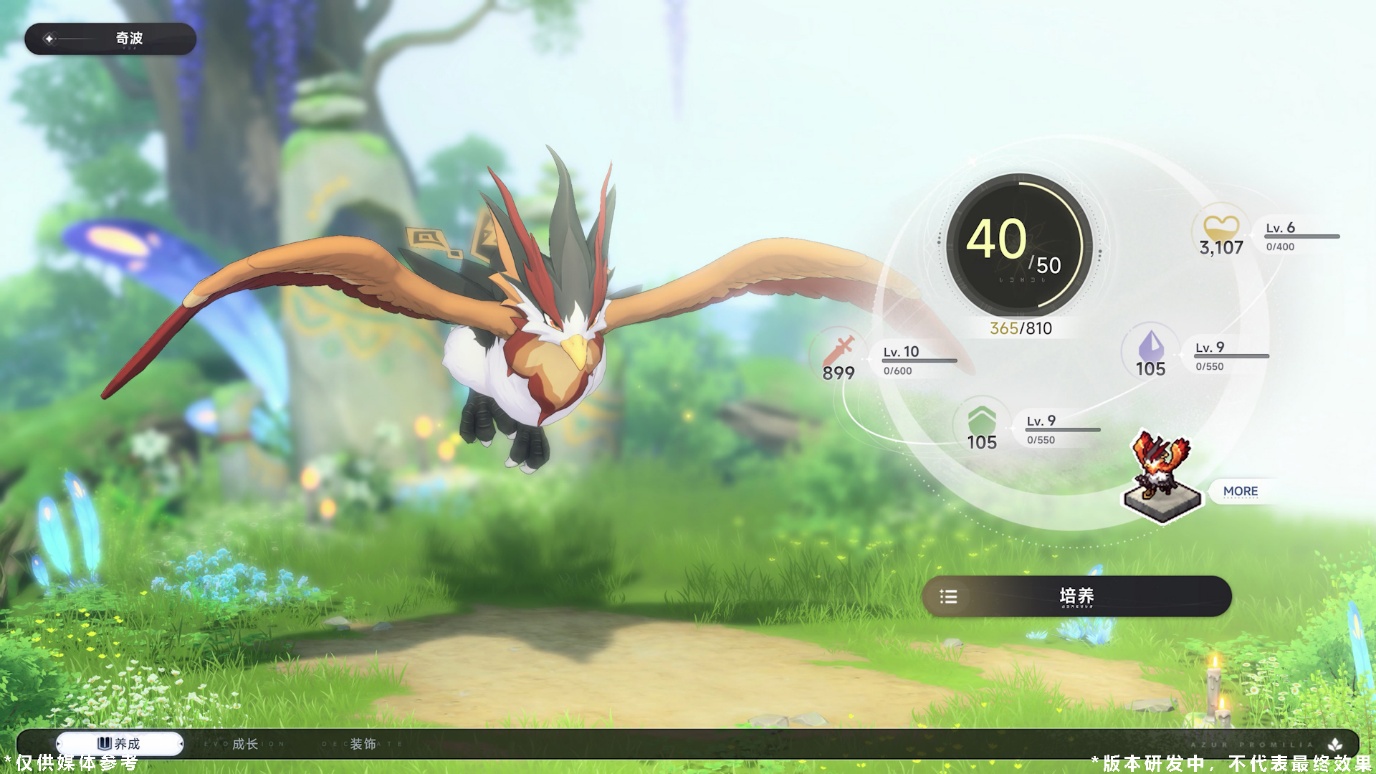Viewport: 1376px width, 774px height.
Task: Select the purple crystal stat icon
Action: coord(1150,346)
